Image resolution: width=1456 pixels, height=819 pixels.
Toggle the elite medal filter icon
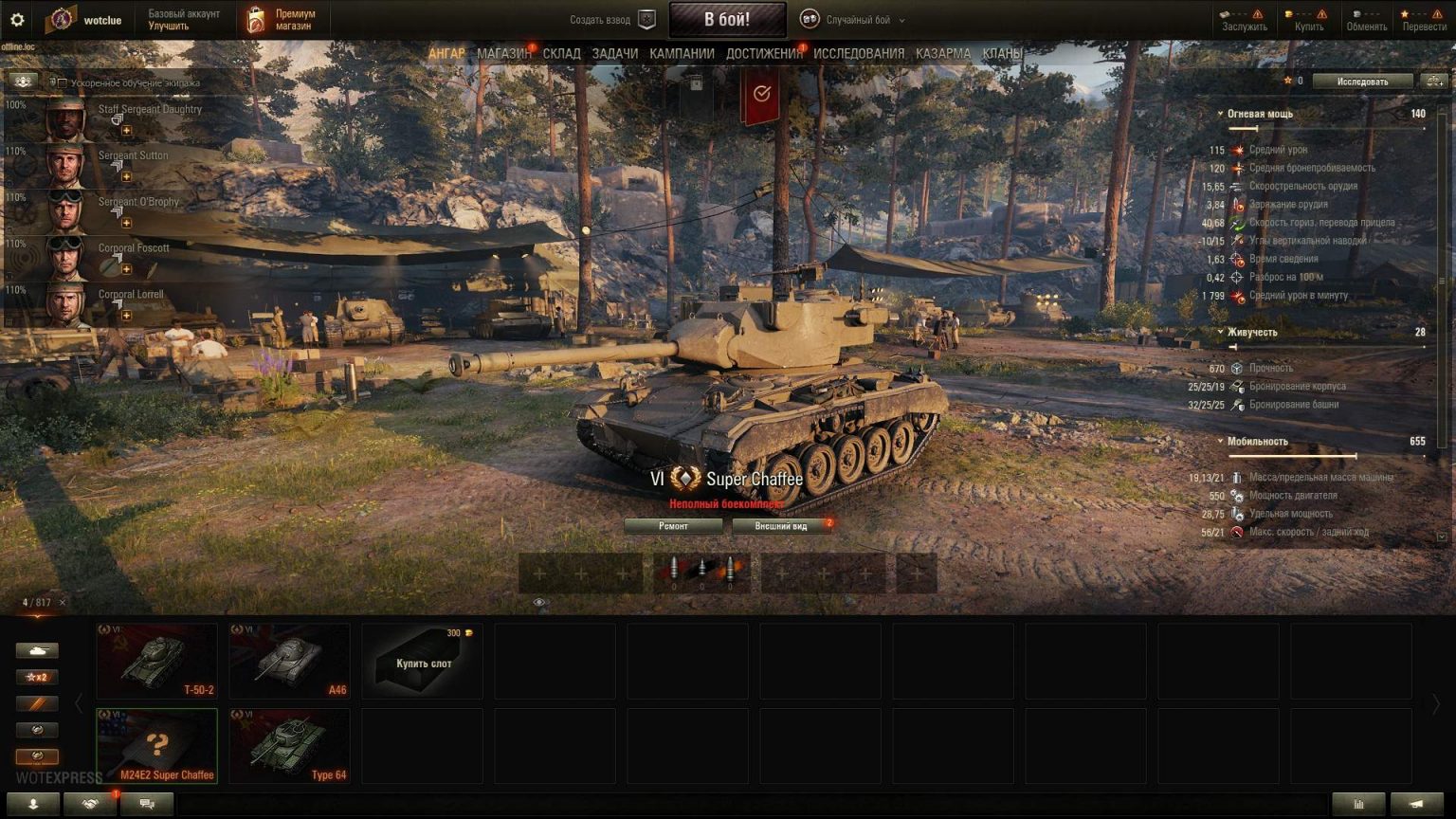pos(38,730)
